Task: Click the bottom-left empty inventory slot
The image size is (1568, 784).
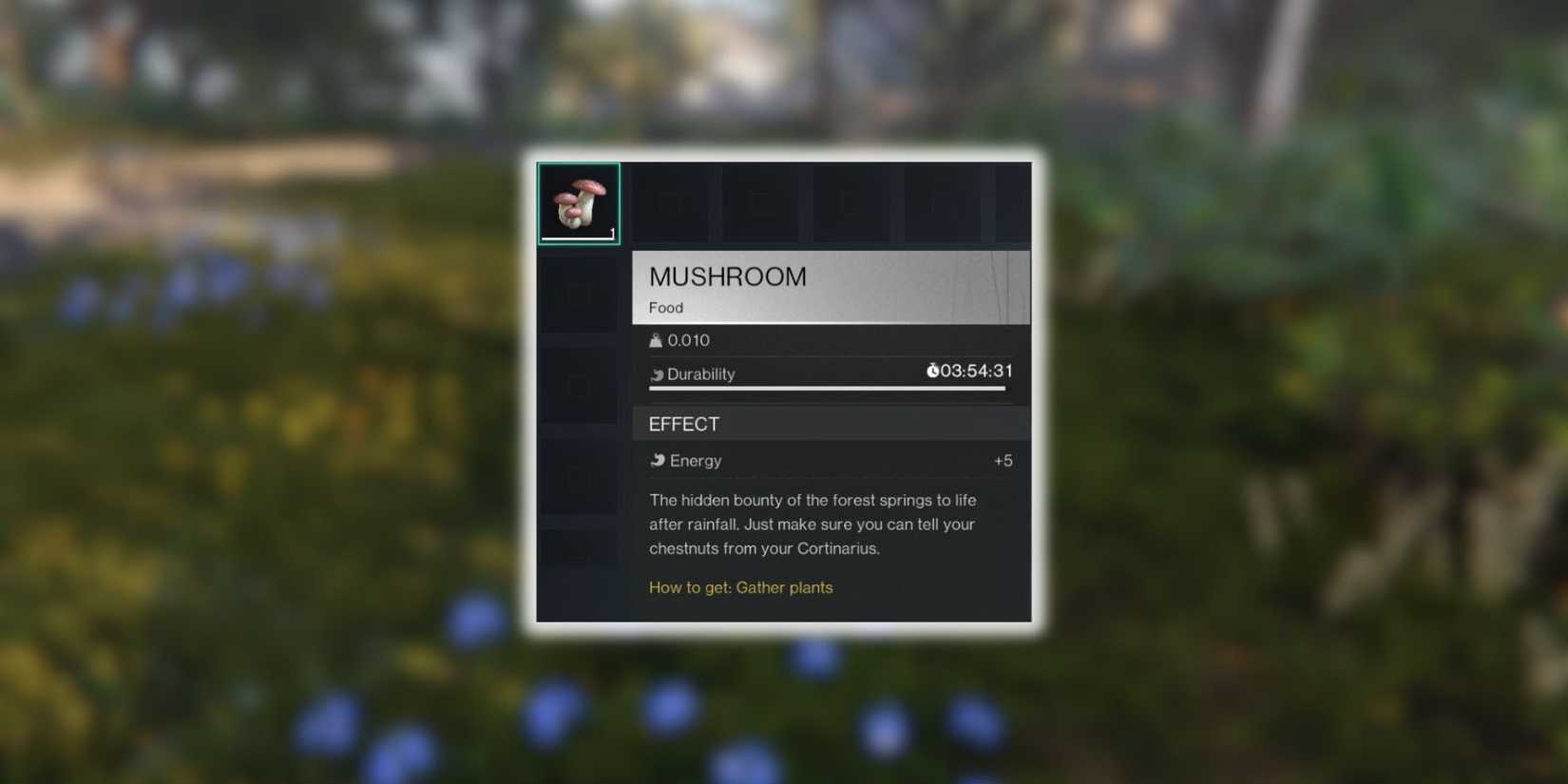Action: 578,549
